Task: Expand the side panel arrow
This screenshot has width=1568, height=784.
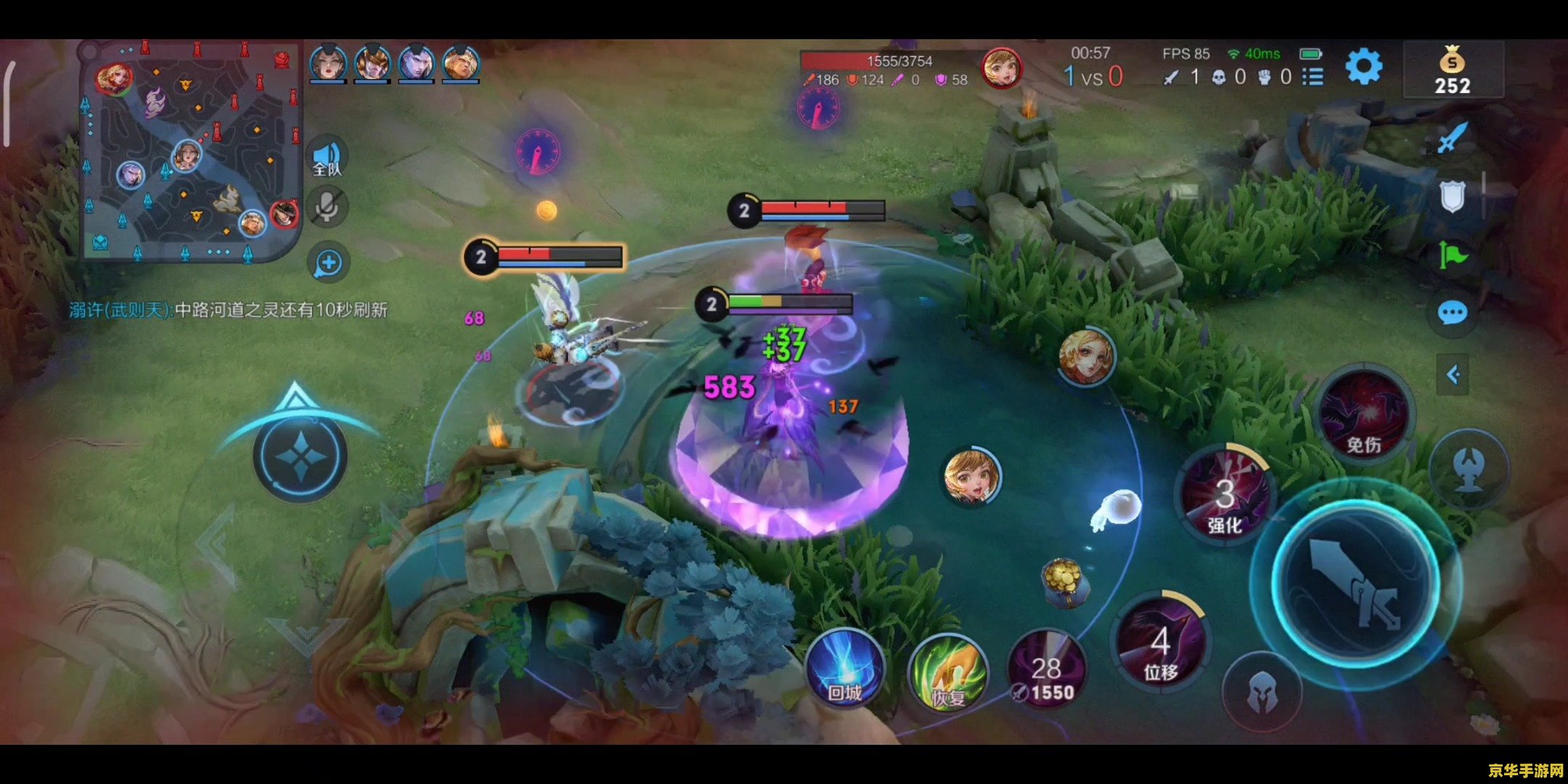Action: coord(1453,375)
